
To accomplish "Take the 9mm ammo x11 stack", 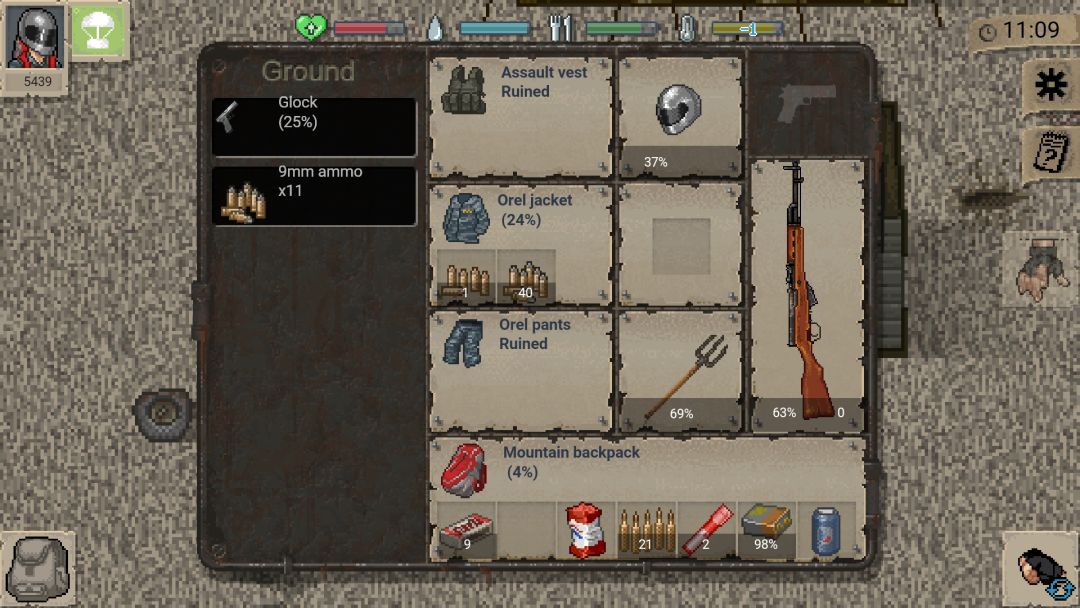I will tap(314, 195).
